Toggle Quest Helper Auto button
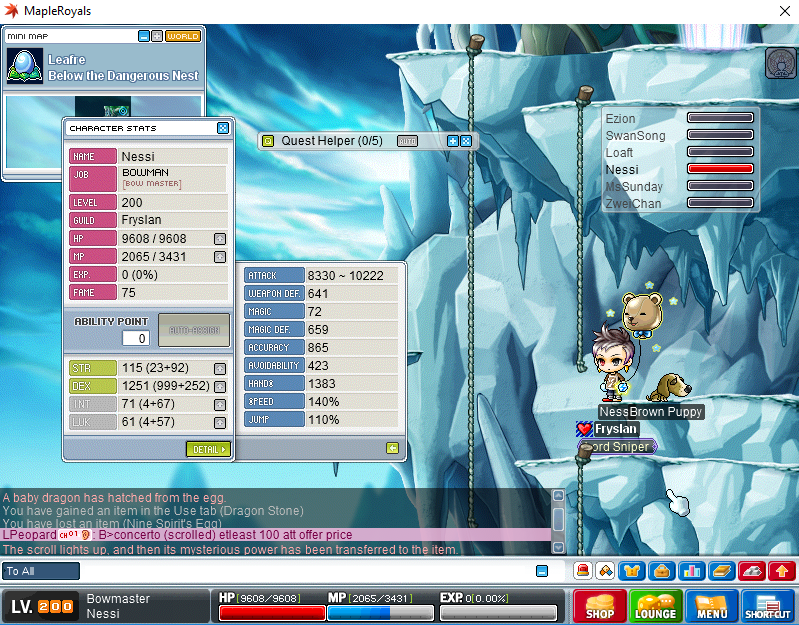The image size is (799, 625). [407, 141]
